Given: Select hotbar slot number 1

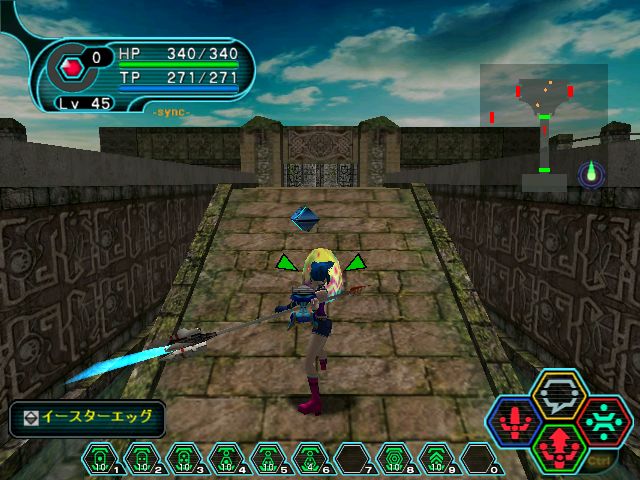Looking at the screenshot, I should (x=101, y=458).
